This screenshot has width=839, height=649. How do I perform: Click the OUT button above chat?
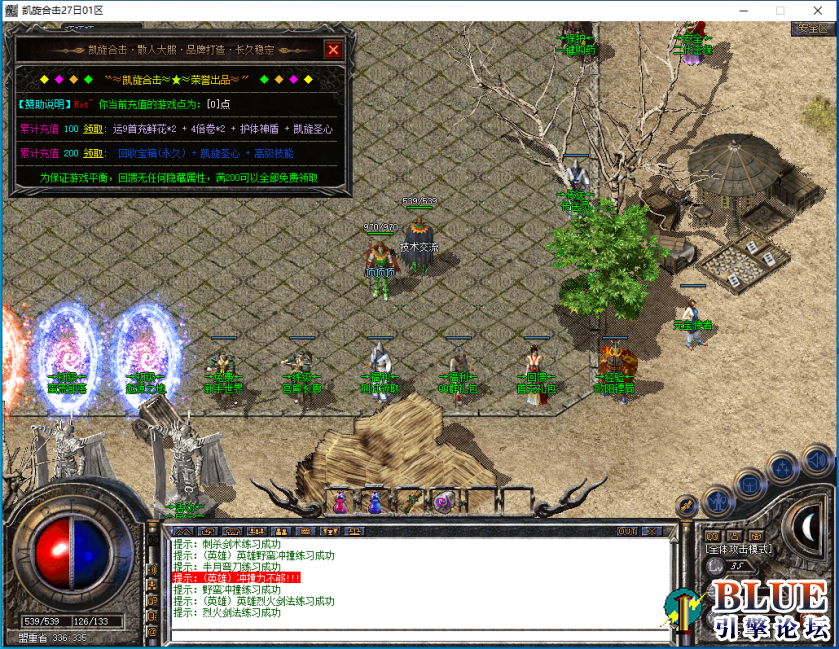click(x=628, y=531)
